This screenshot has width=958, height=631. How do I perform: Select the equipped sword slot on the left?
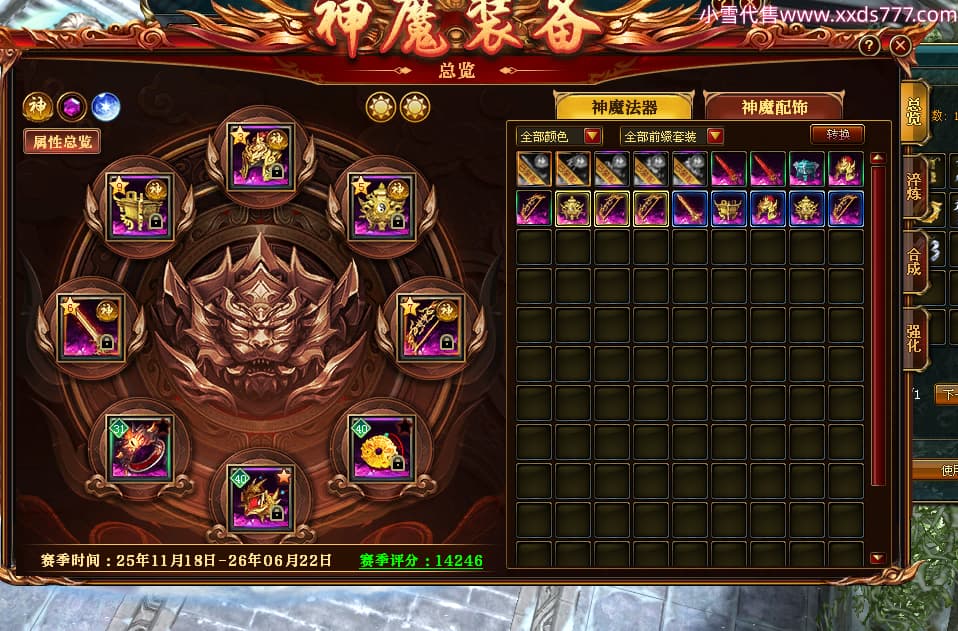click(x=91, y=328)
